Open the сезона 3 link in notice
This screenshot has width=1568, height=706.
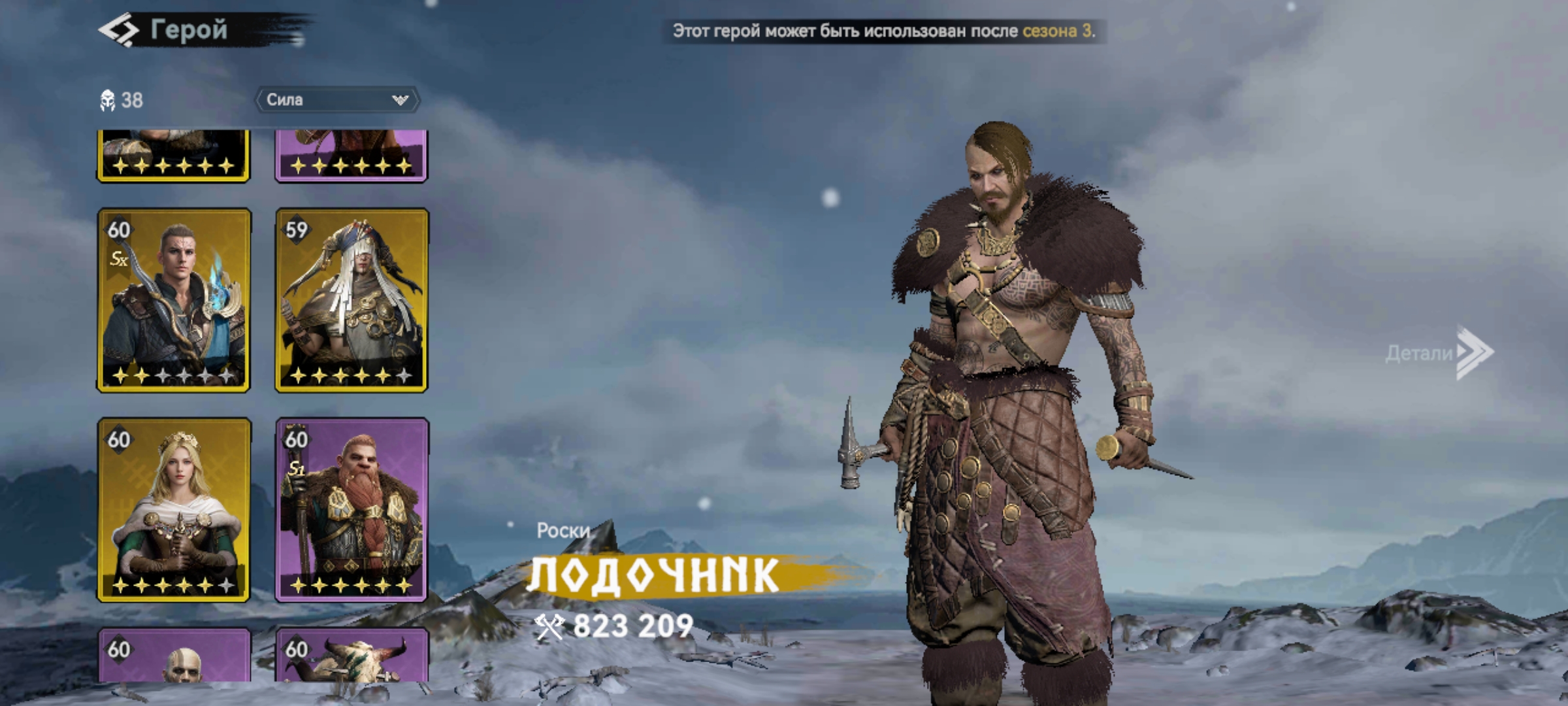1057,31
